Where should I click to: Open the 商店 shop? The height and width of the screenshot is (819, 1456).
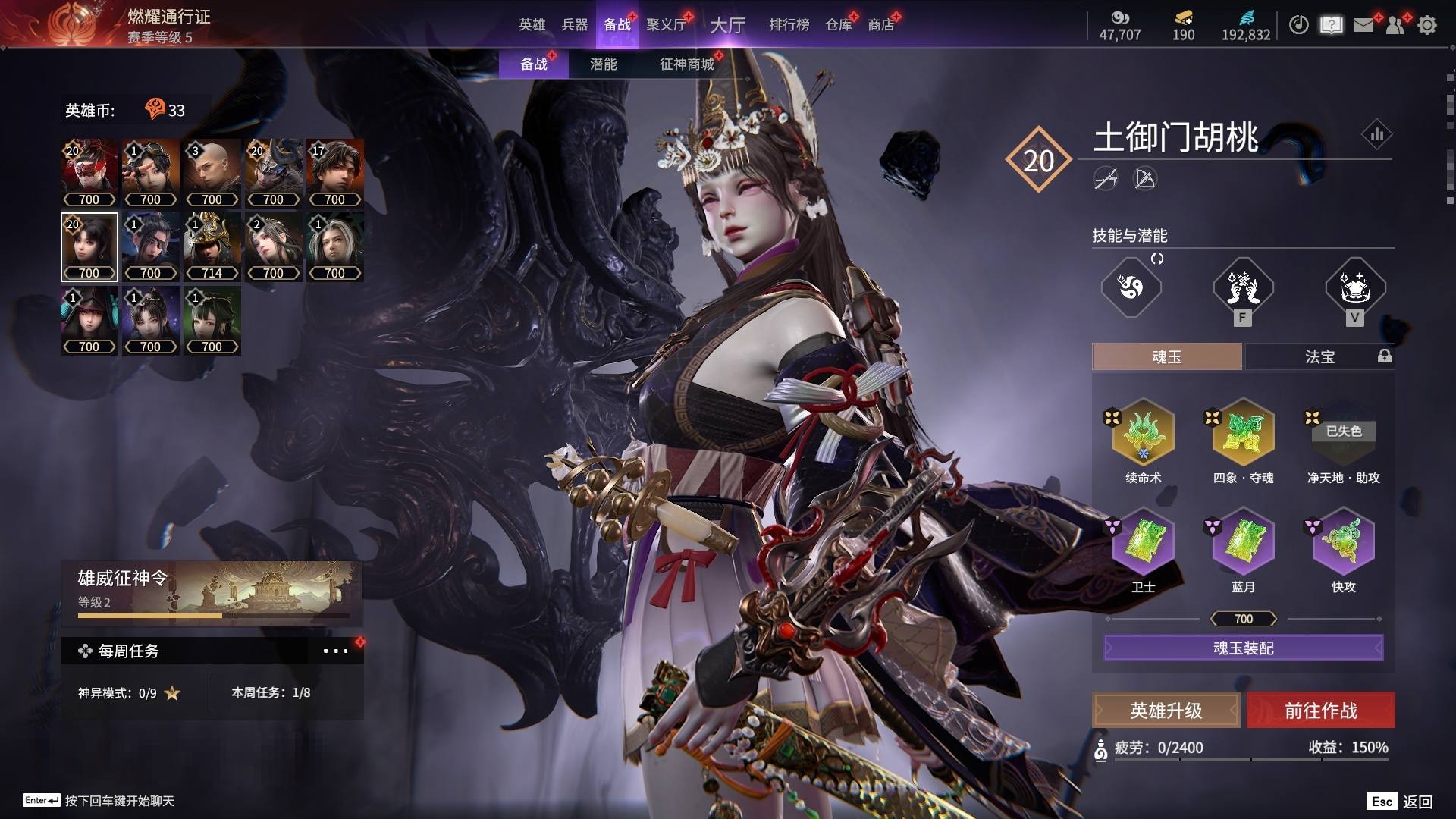coord(880,25)
